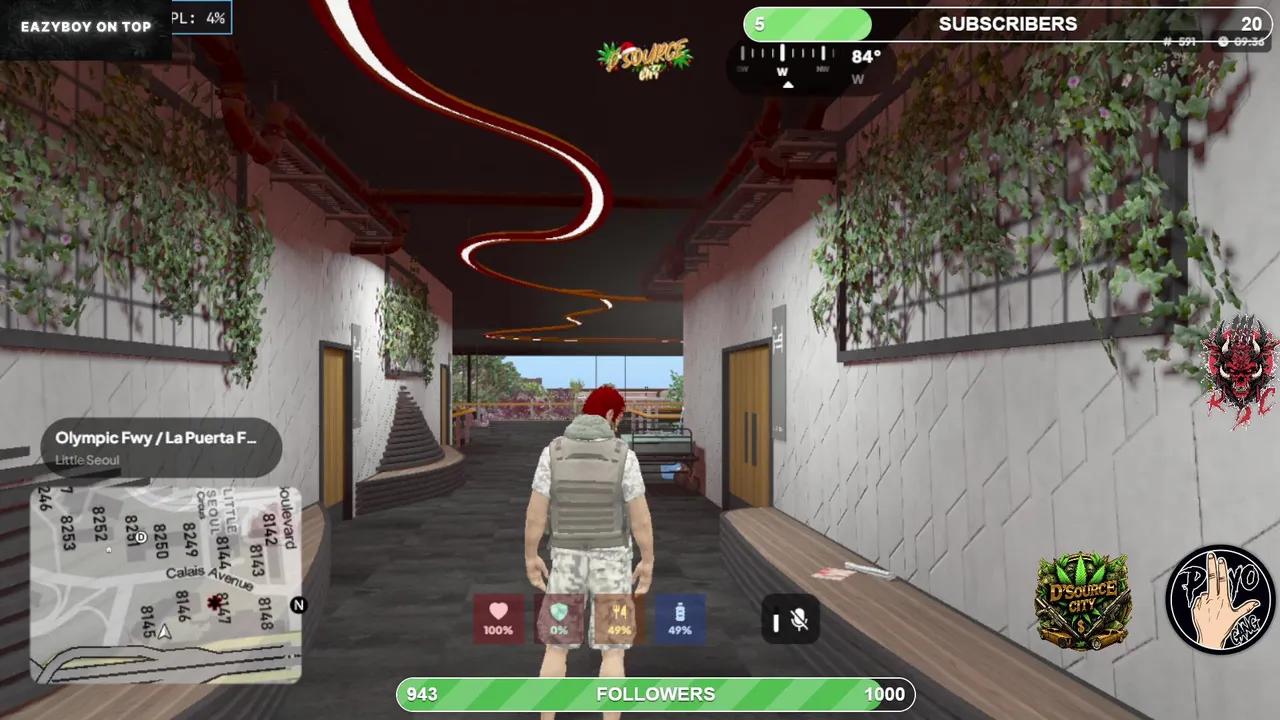Toggle the PL: 4% stat overlay
The image size is (1280, 720).
pyautogui.click(x=200, y=17)
